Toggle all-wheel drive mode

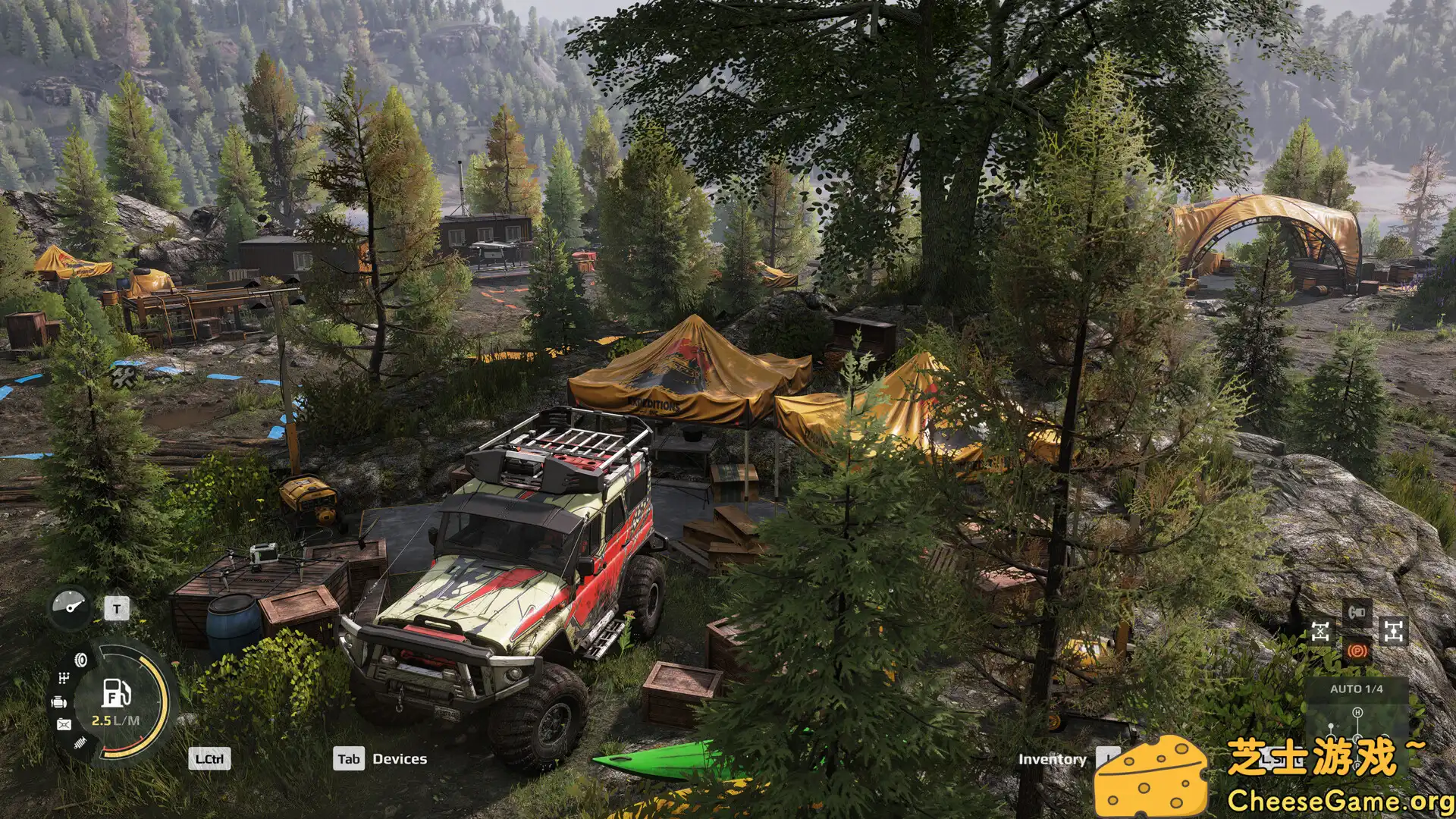pos(1393,630)
